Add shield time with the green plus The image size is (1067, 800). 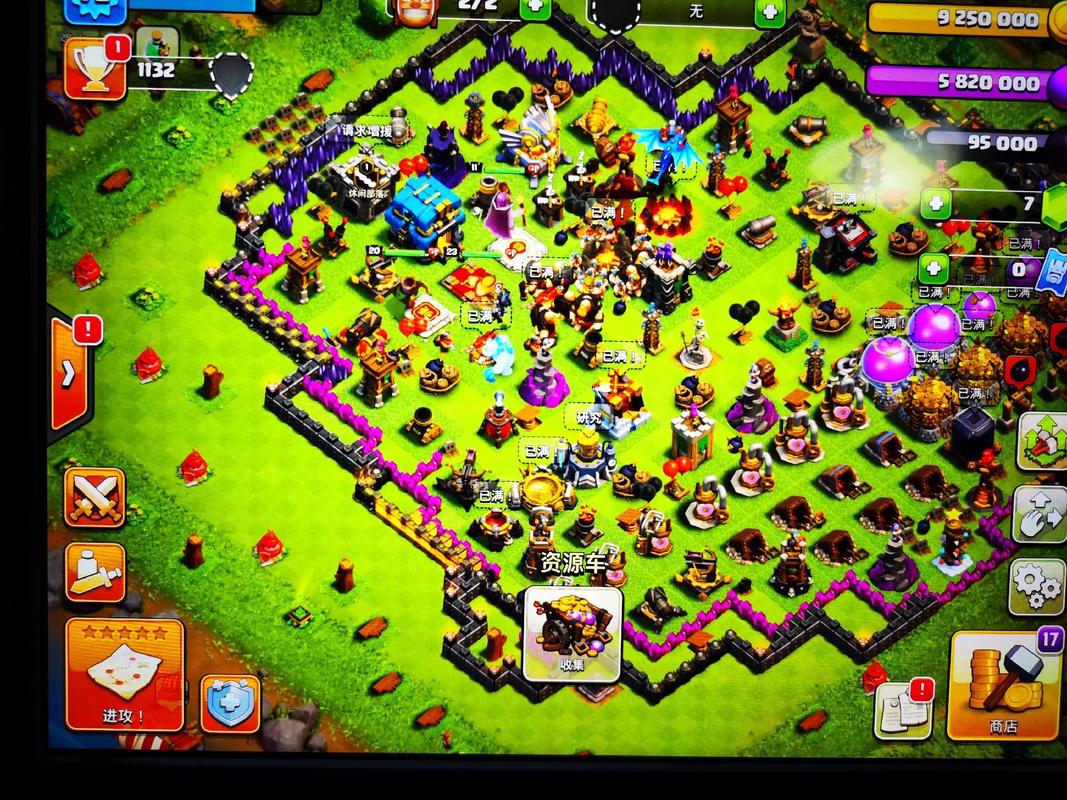click(x=769, y=12)
